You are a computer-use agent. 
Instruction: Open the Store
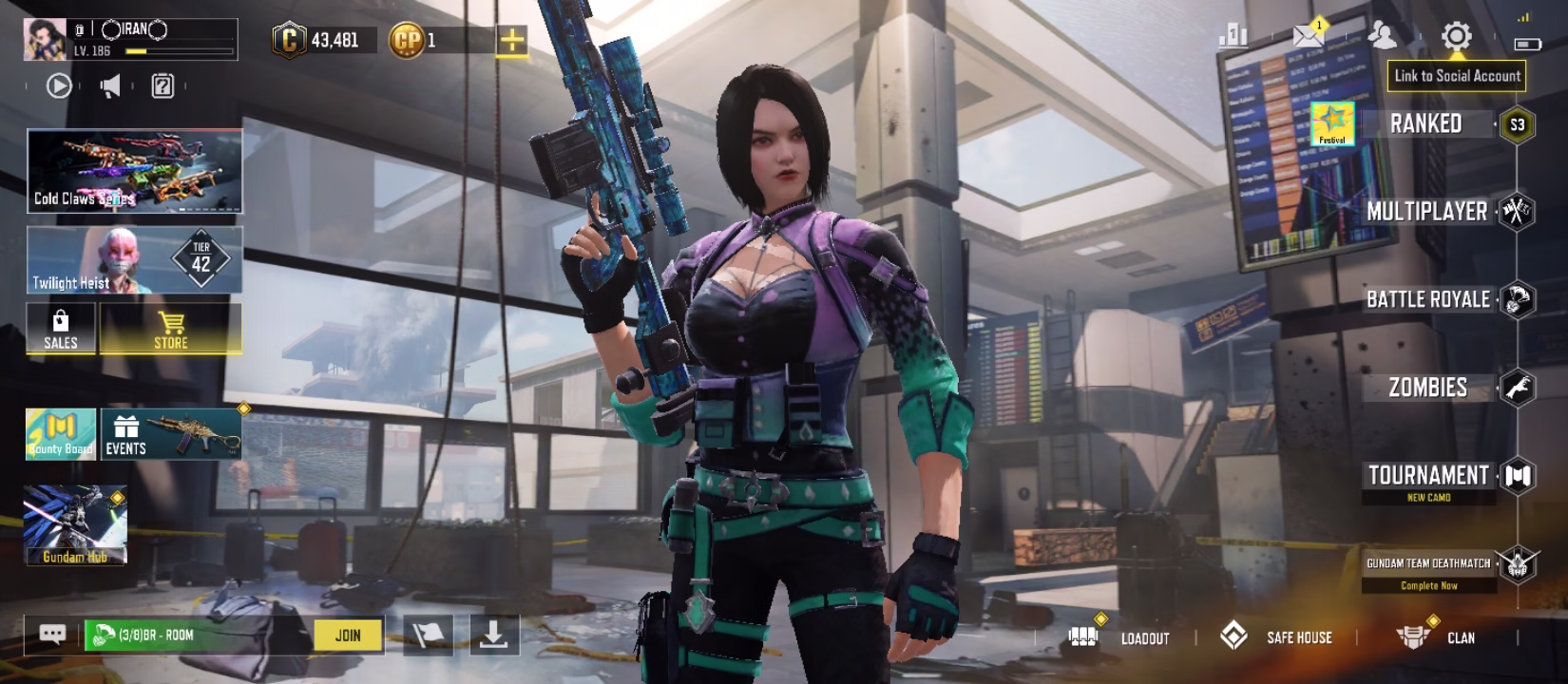point(171,329)
